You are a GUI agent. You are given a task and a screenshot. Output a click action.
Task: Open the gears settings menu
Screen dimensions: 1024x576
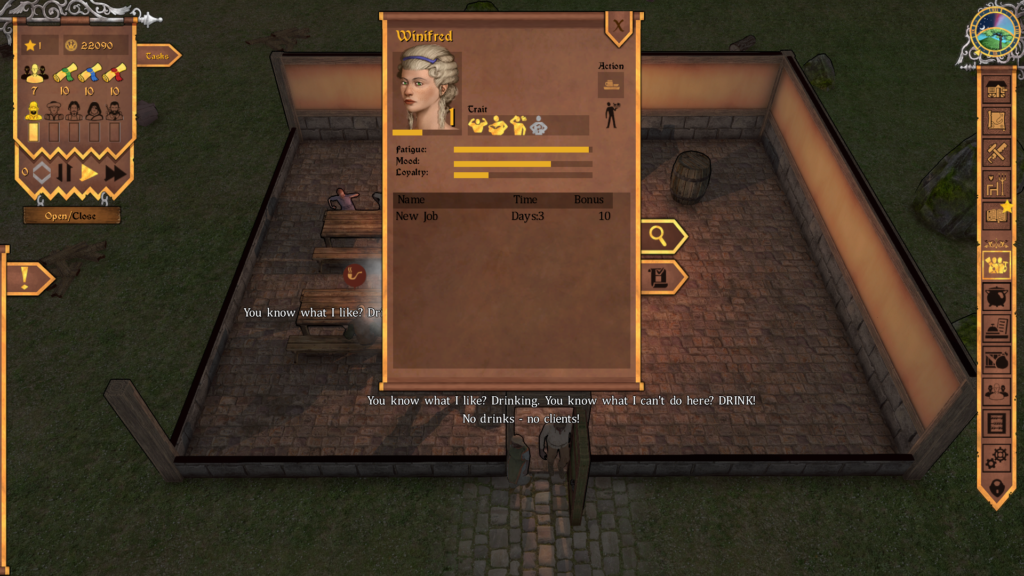click(996, 457)
